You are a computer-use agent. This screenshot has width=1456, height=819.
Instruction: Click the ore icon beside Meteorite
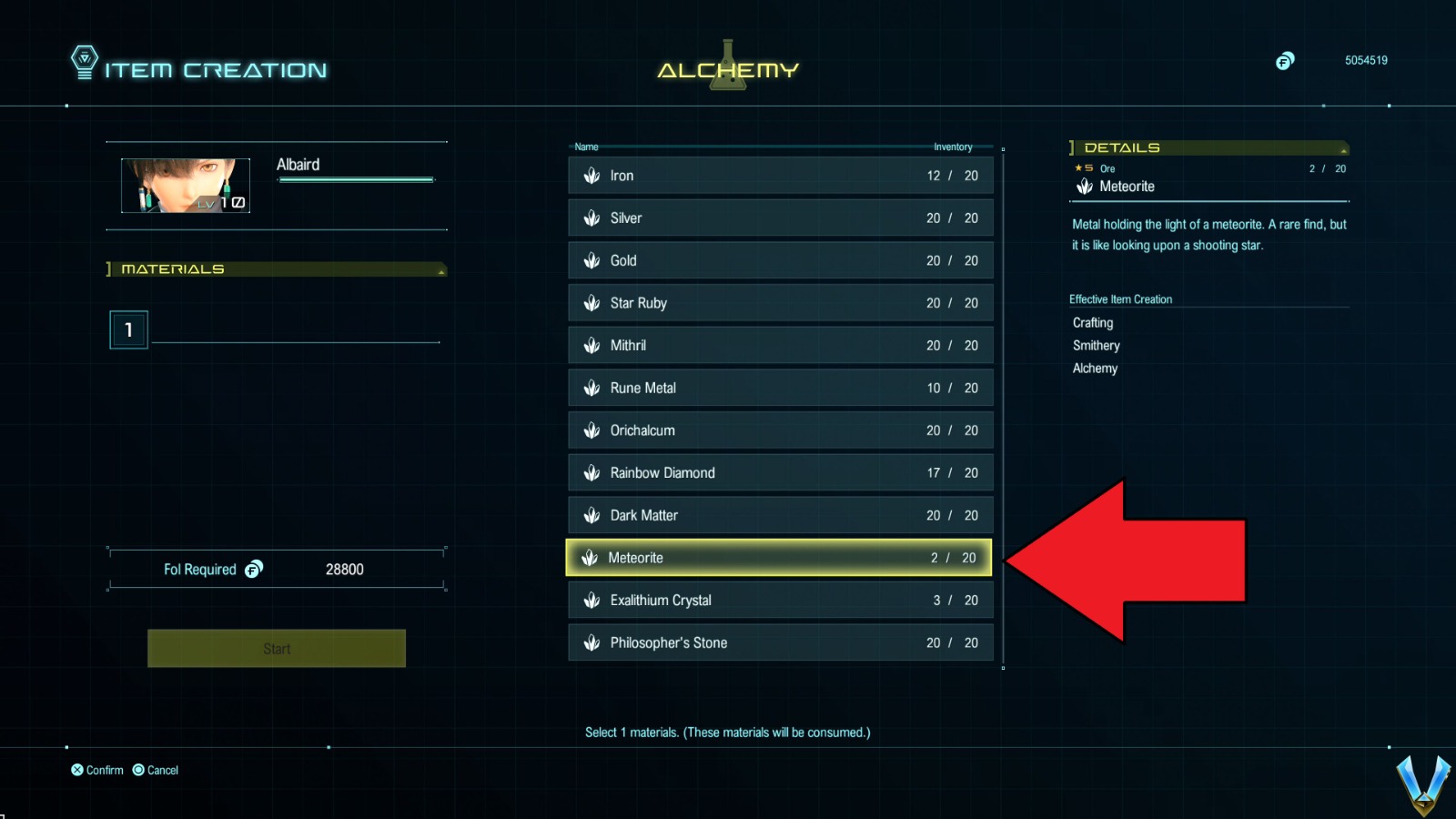click(x=590, y=558)
